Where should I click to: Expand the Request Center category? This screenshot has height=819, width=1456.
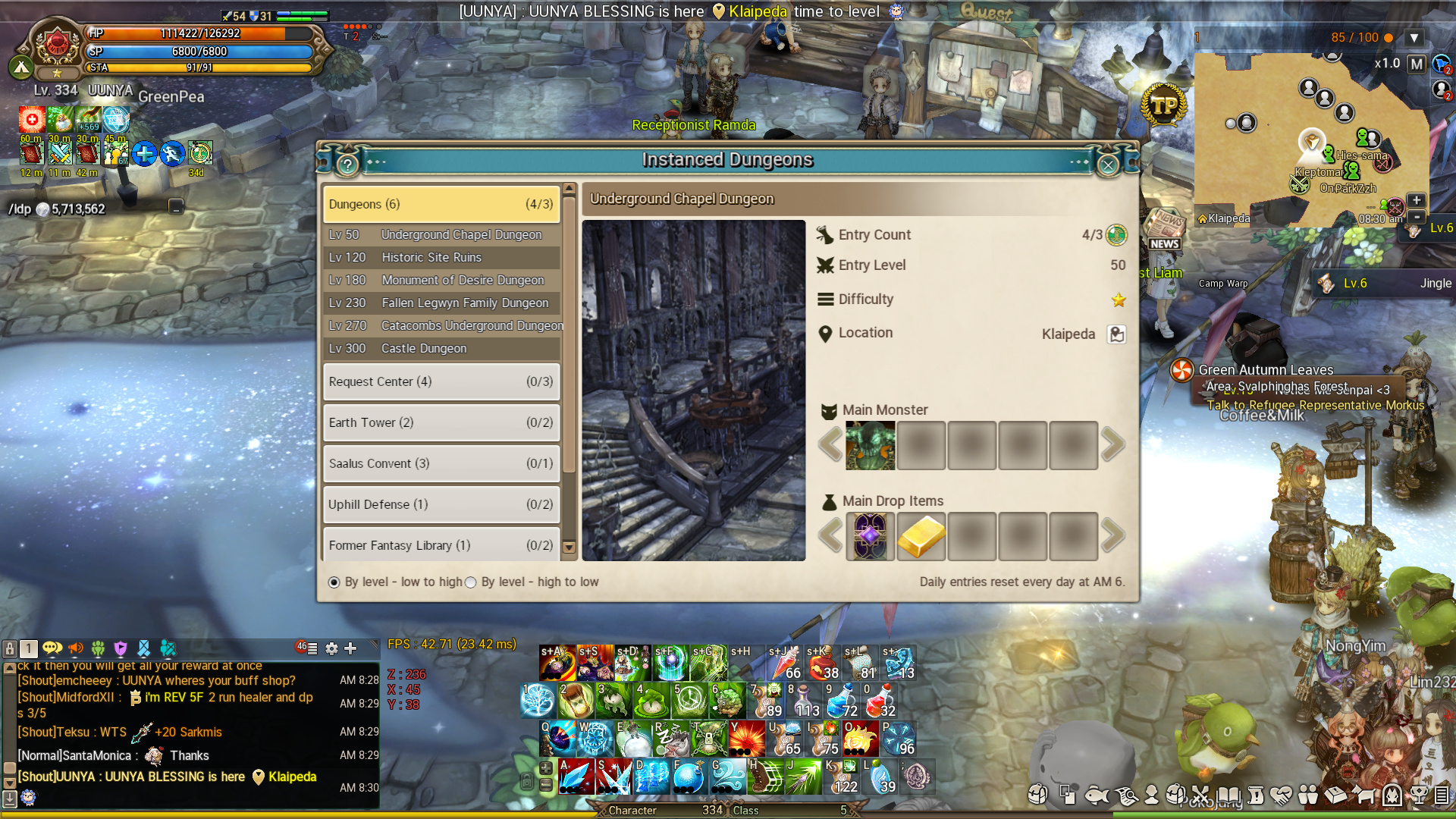pos(441,381)
